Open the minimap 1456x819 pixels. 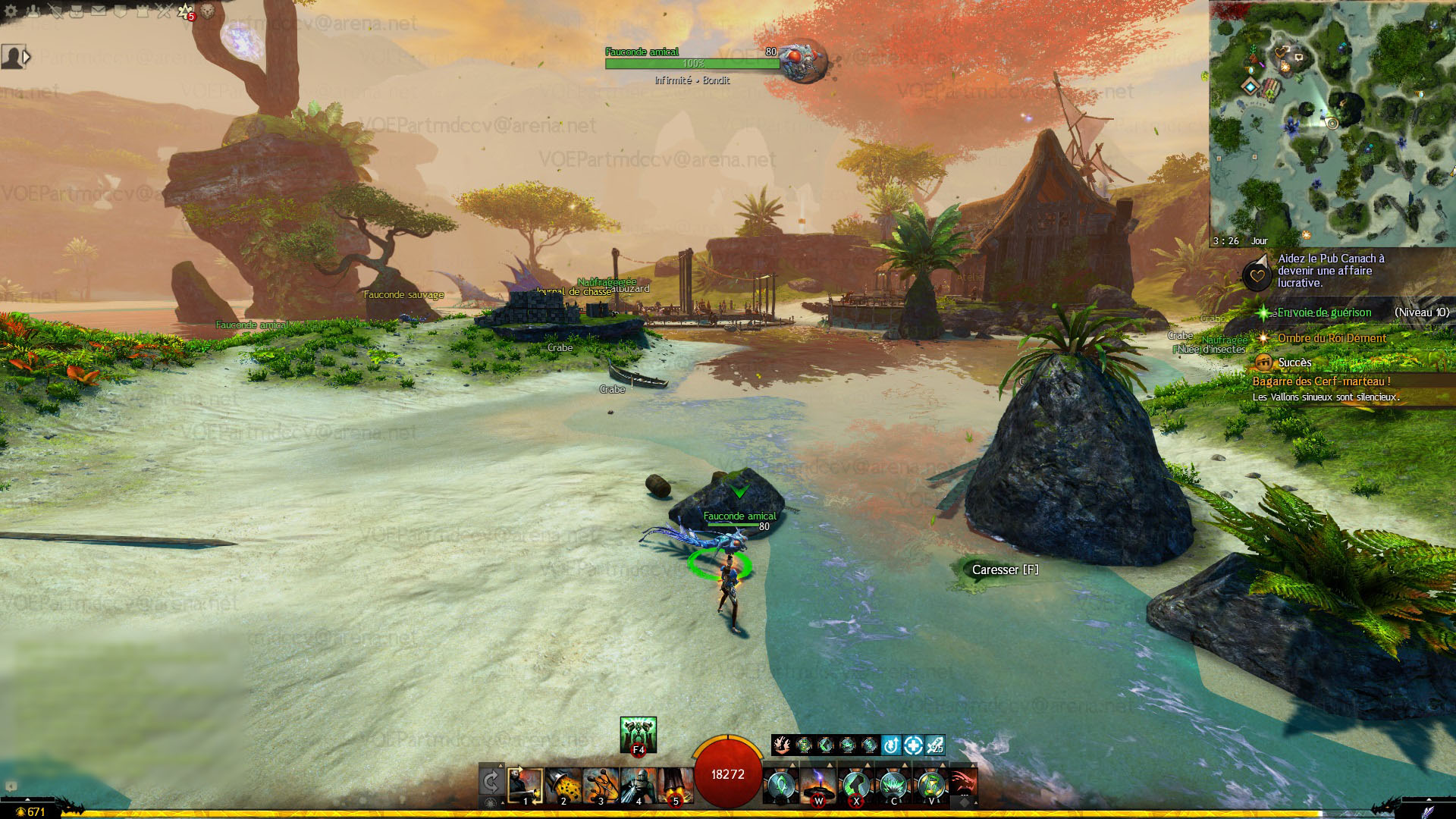pos(1332,121)
